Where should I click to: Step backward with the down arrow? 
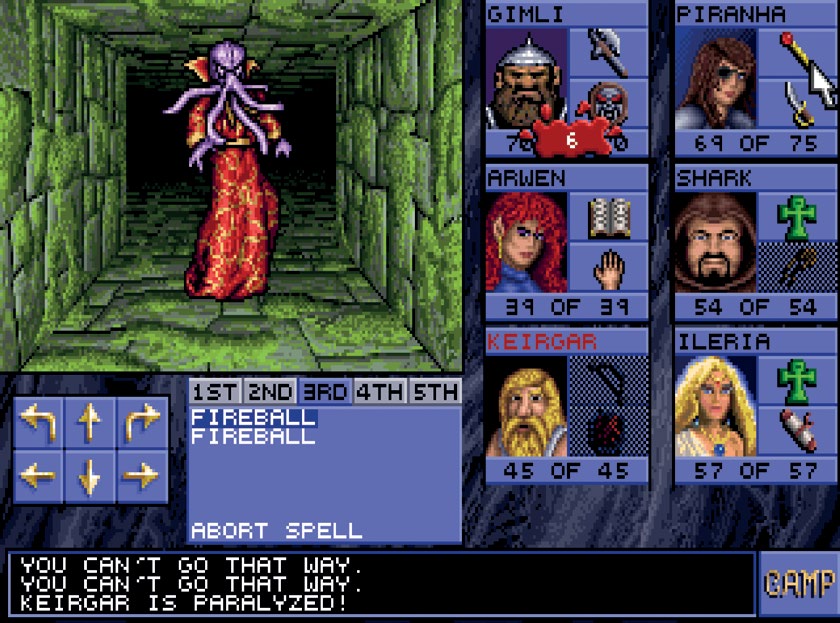coord(91,474)
